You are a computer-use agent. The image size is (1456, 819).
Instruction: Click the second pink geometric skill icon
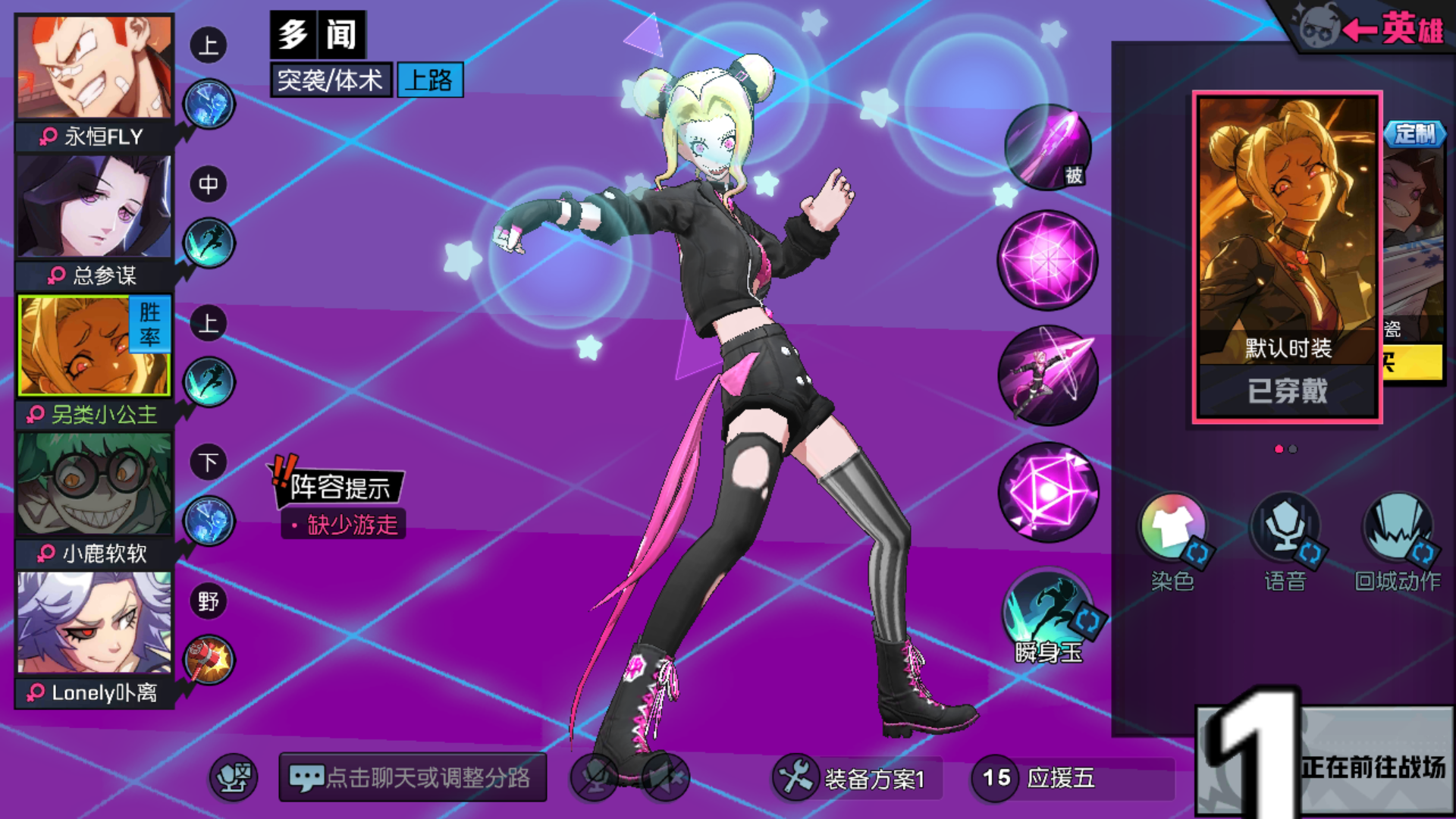click(x=1048, y=259)
